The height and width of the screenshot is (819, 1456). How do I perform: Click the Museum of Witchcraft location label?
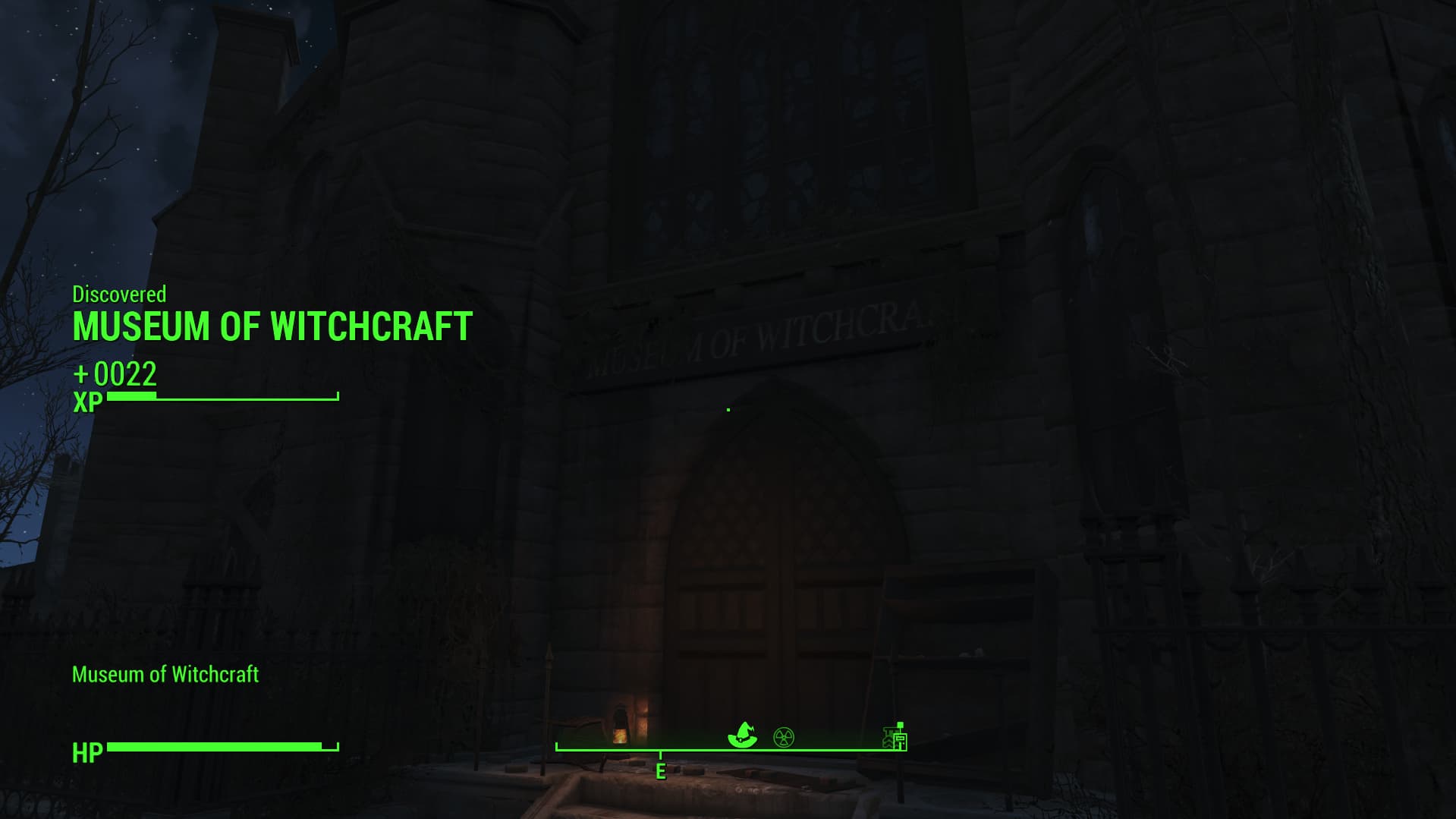165,674
